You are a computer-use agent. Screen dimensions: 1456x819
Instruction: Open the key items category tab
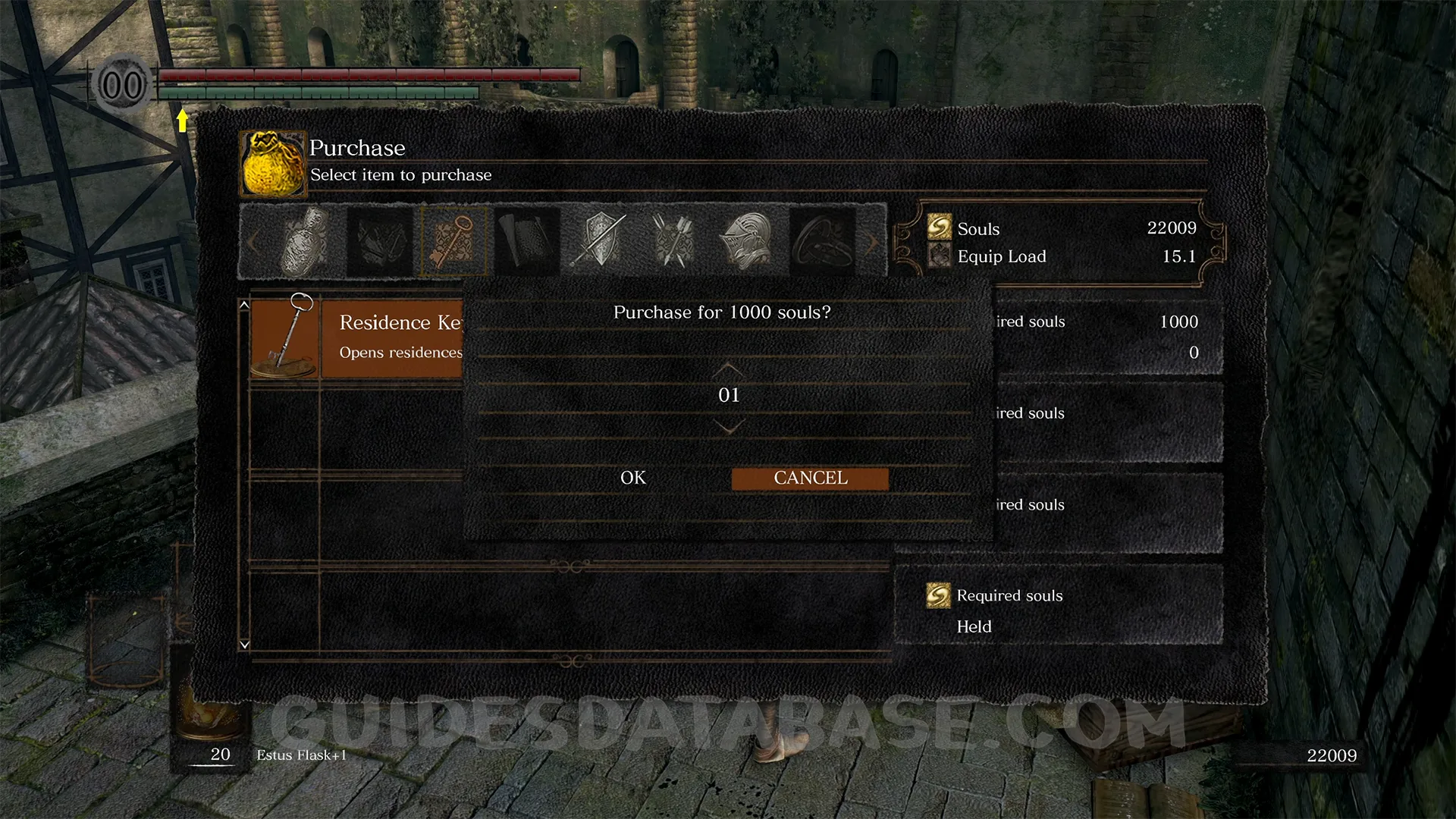coord(453,241)
